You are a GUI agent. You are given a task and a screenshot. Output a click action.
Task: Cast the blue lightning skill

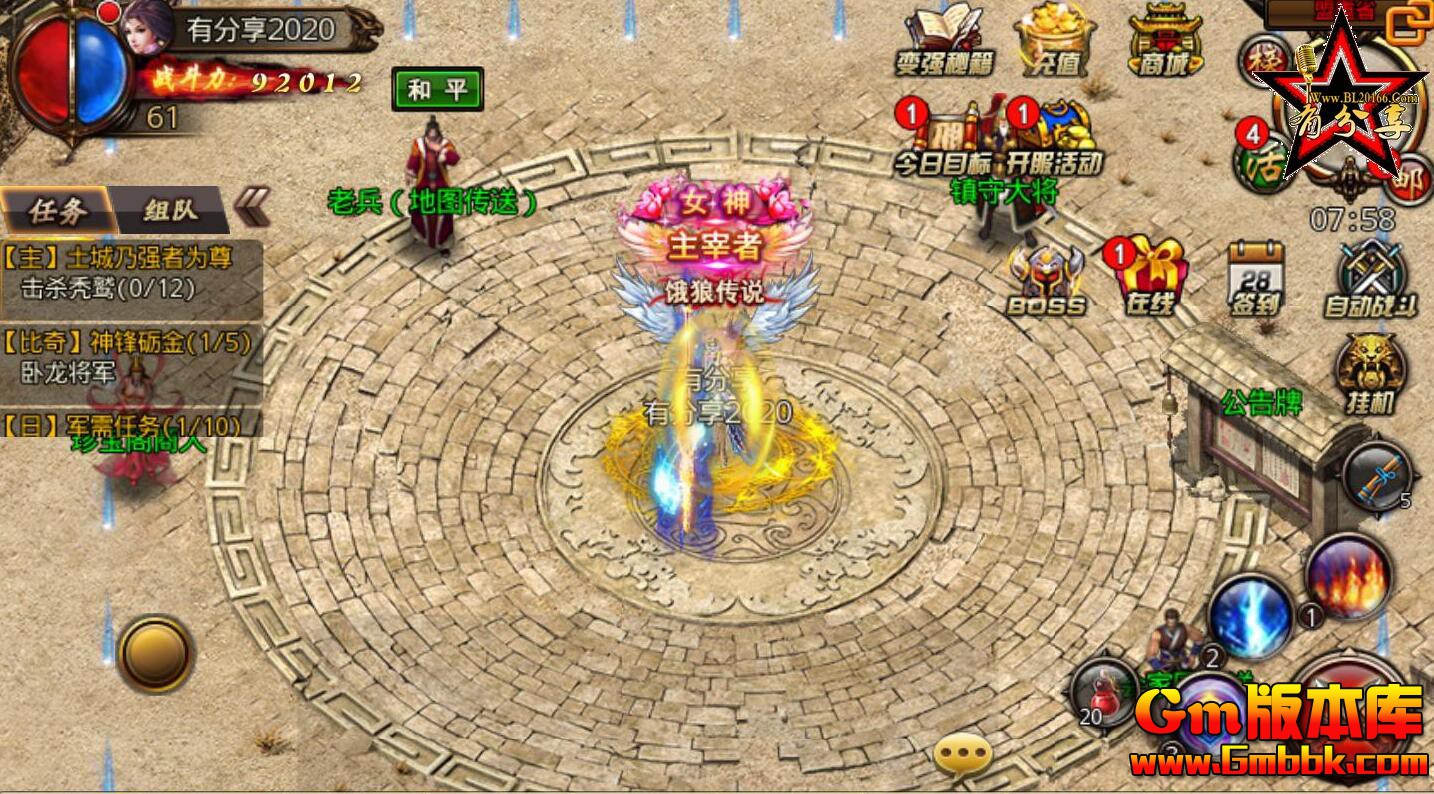[x=1250, y=616]
